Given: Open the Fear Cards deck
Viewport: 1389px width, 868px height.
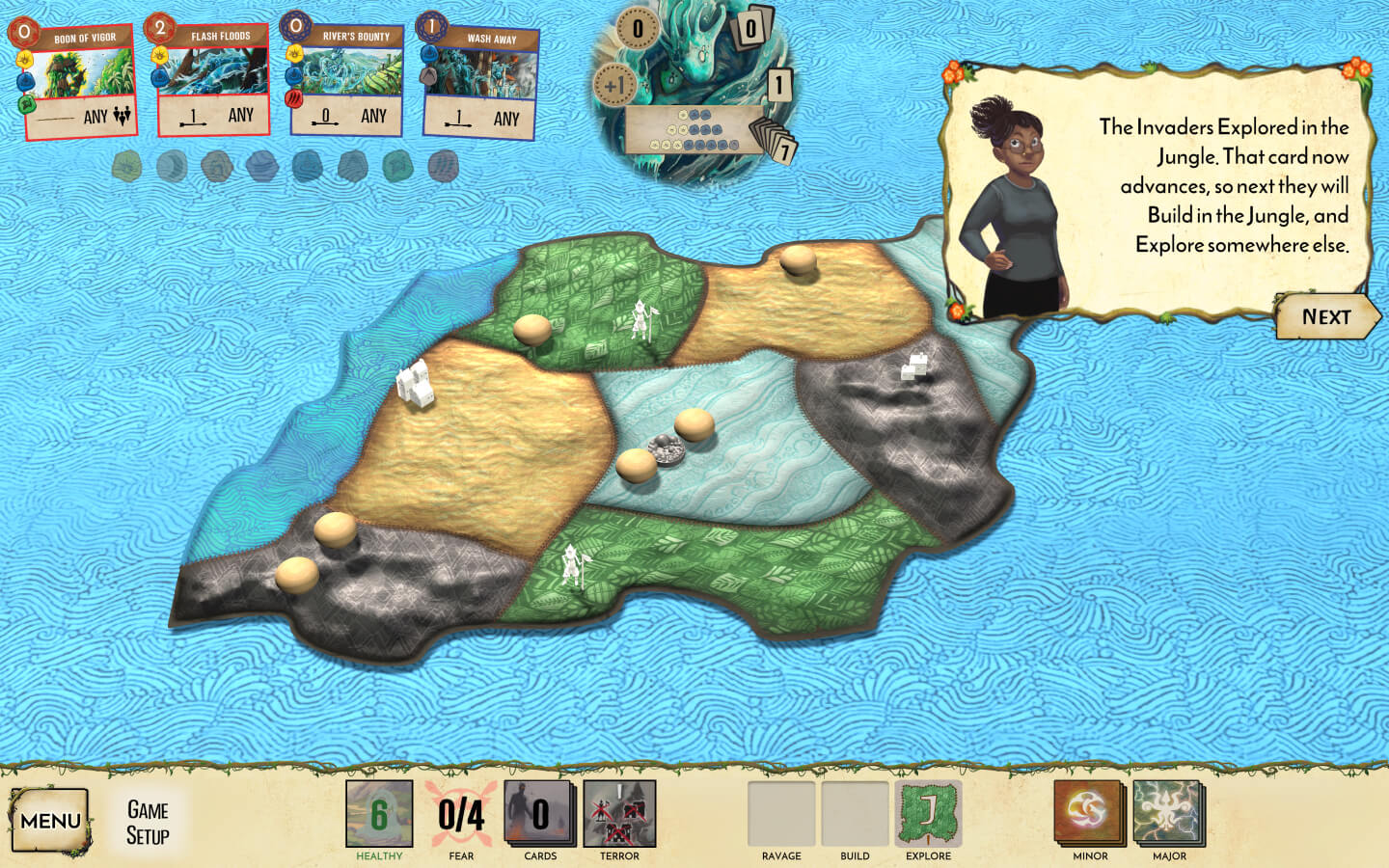Looking at the screenshot, I should coord(540,815).
